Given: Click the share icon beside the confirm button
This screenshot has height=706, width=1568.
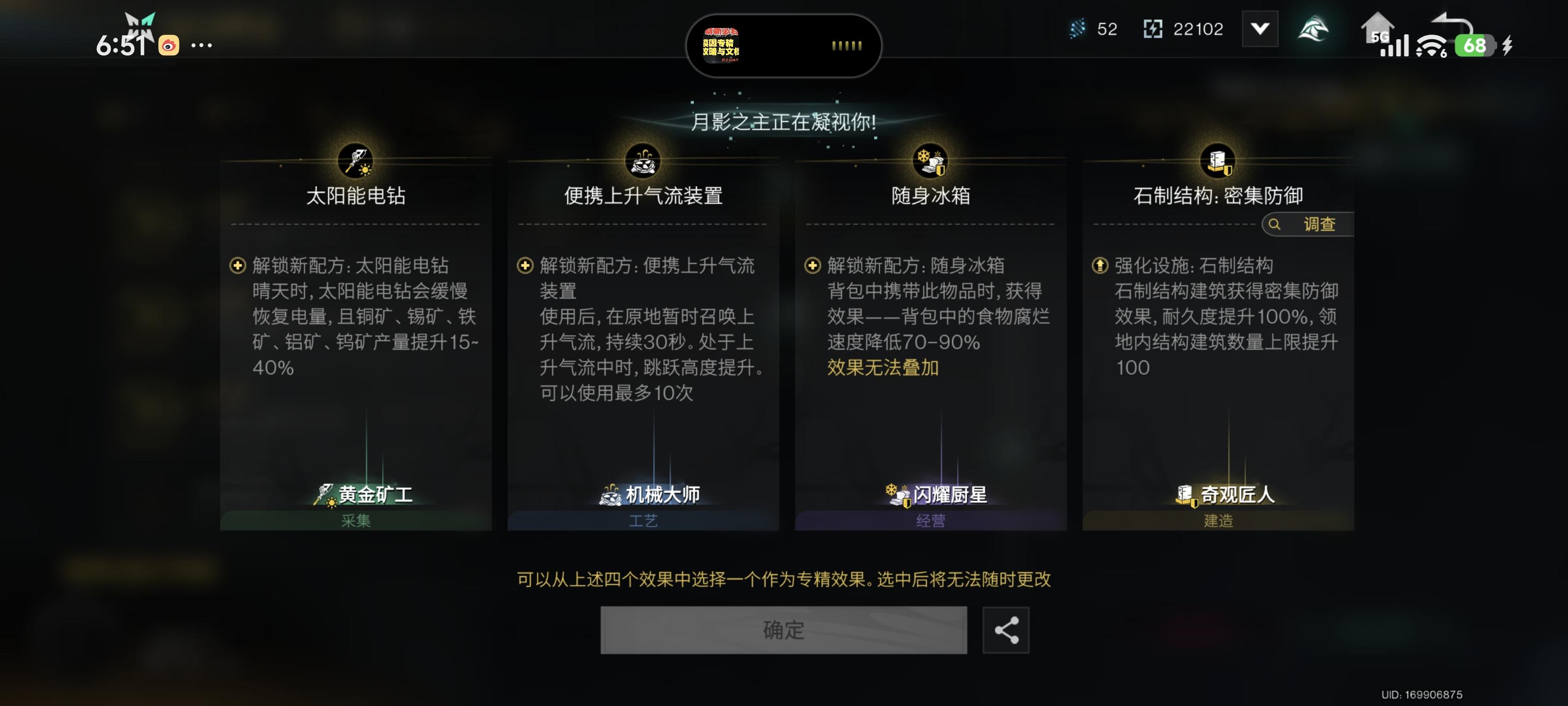Looking at the screenshot, I should pyautogui.click(x=1006, y=630).
